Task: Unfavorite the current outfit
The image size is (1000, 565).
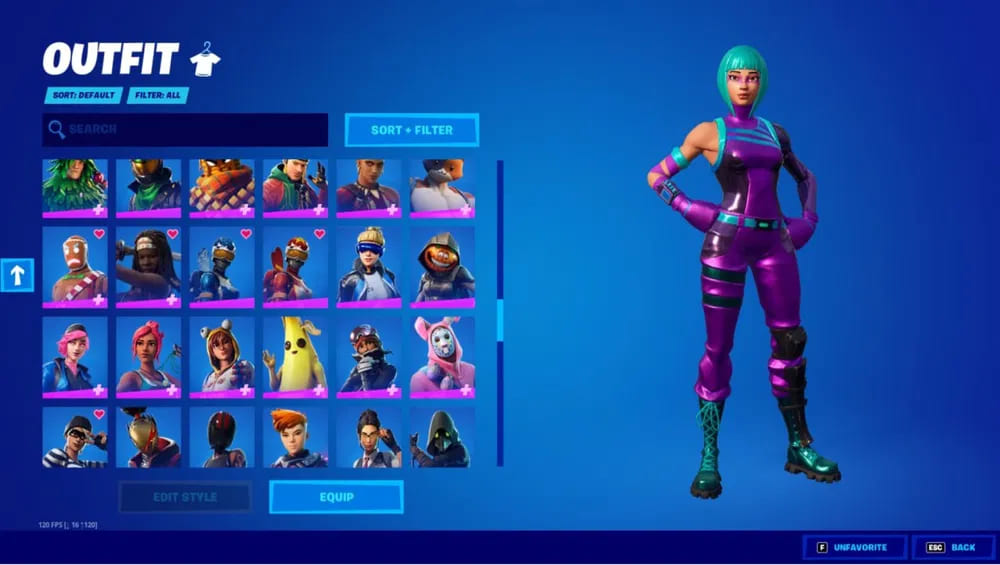Action: click(x=854, y=547)
